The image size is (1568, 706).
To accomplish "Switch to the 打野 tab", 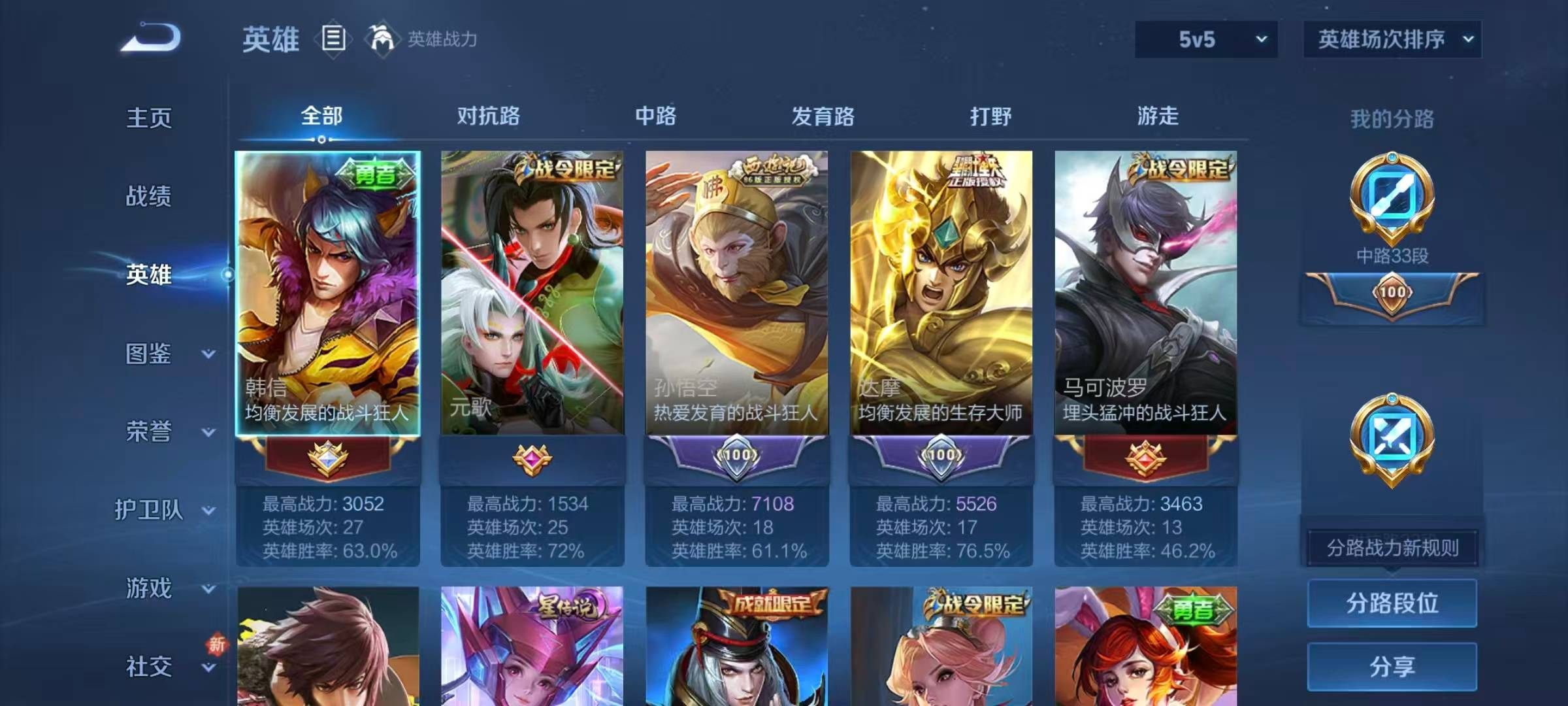I will [990, 116].
